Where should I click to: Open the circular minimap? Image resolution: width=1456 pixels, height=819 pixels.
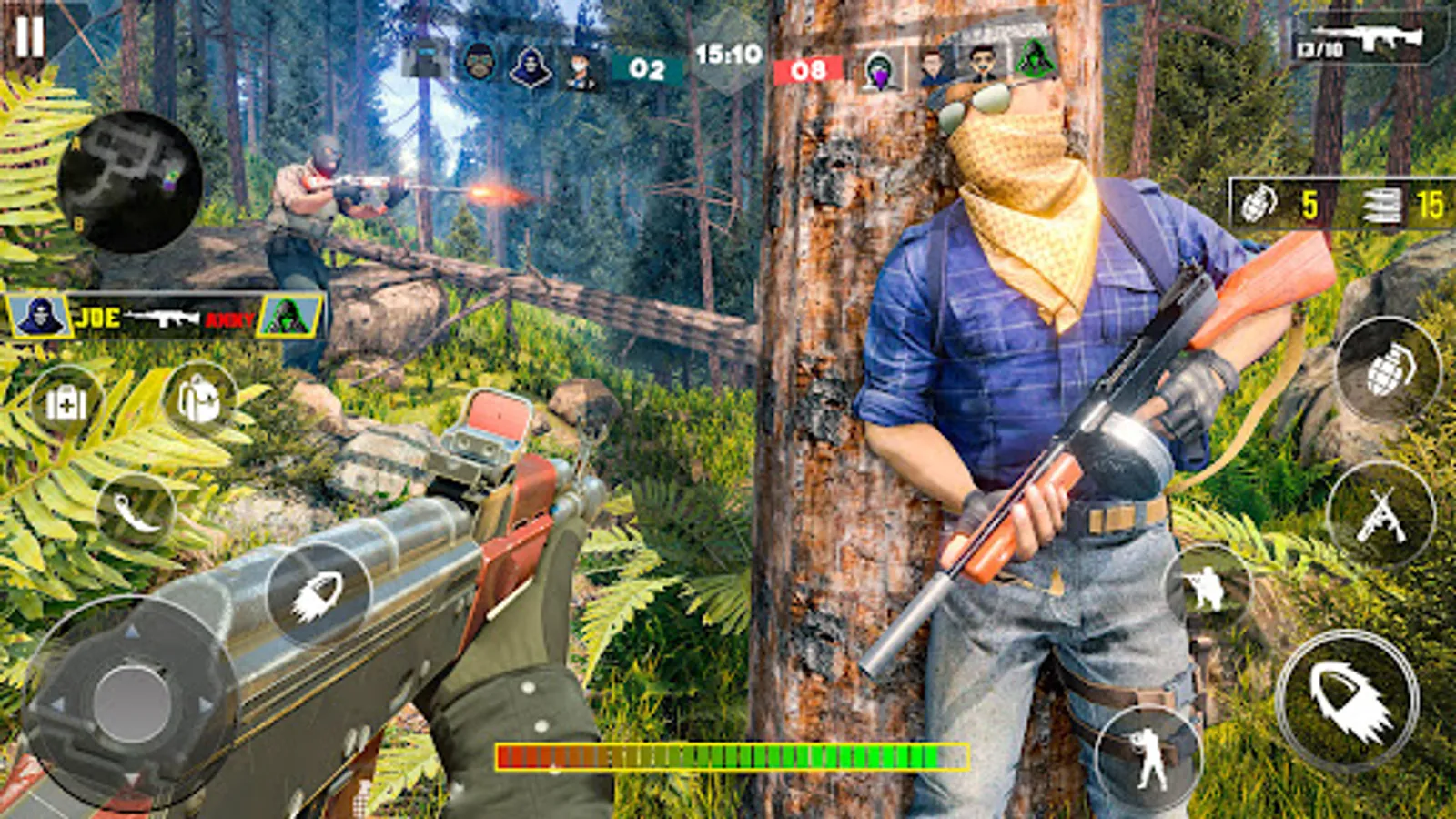pos(129,181)
